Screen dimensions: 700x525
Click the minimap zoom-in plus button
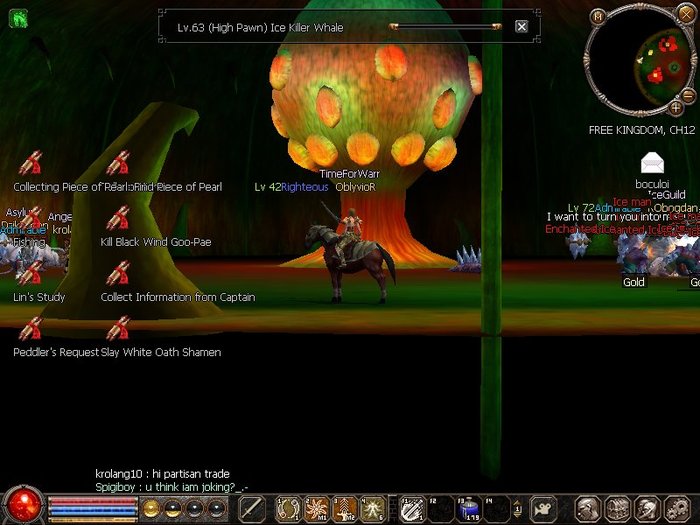coord(676,107)
